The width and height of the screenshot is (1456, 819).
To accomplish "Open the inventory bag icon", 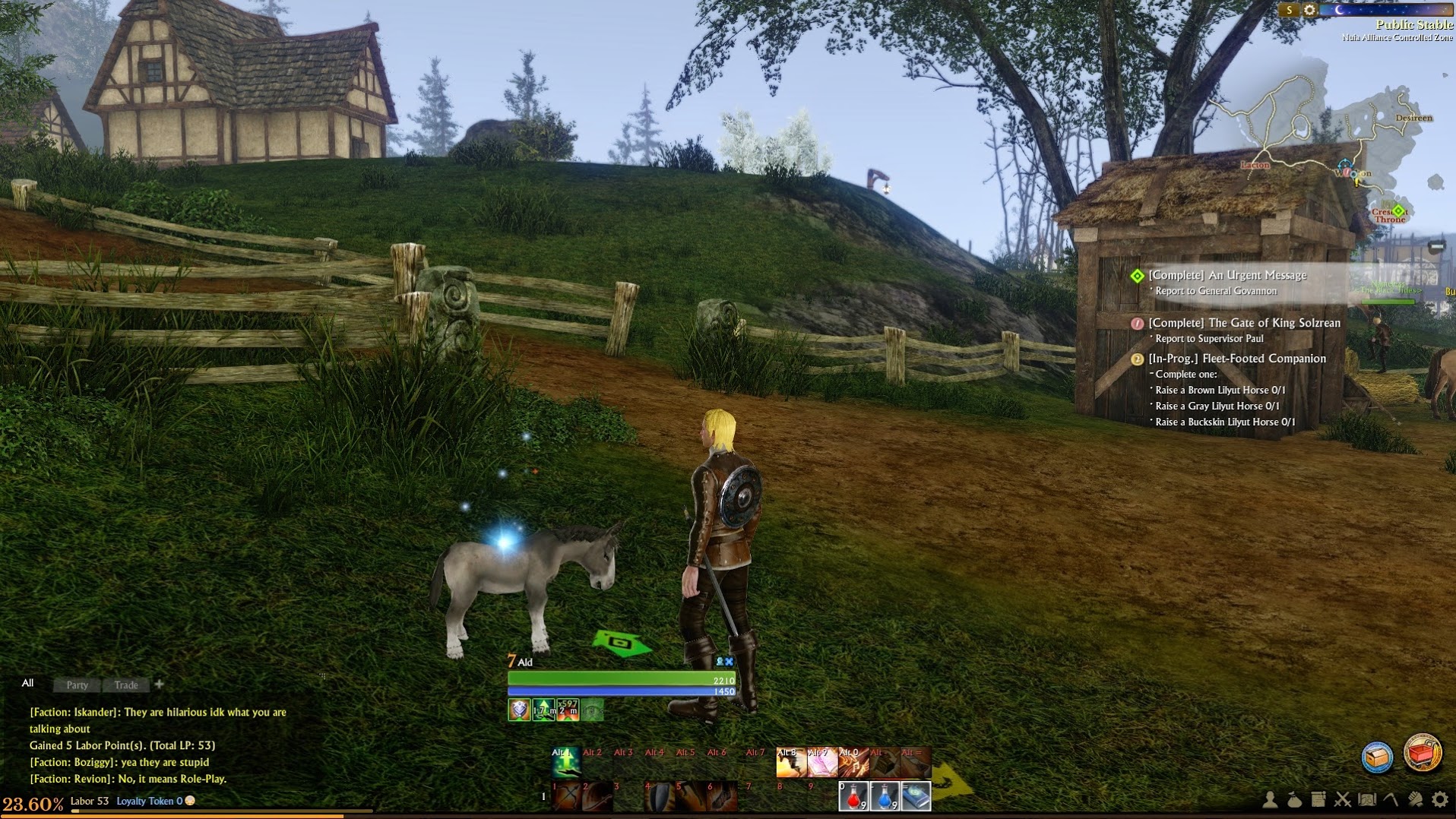I will coord(1294,799).
